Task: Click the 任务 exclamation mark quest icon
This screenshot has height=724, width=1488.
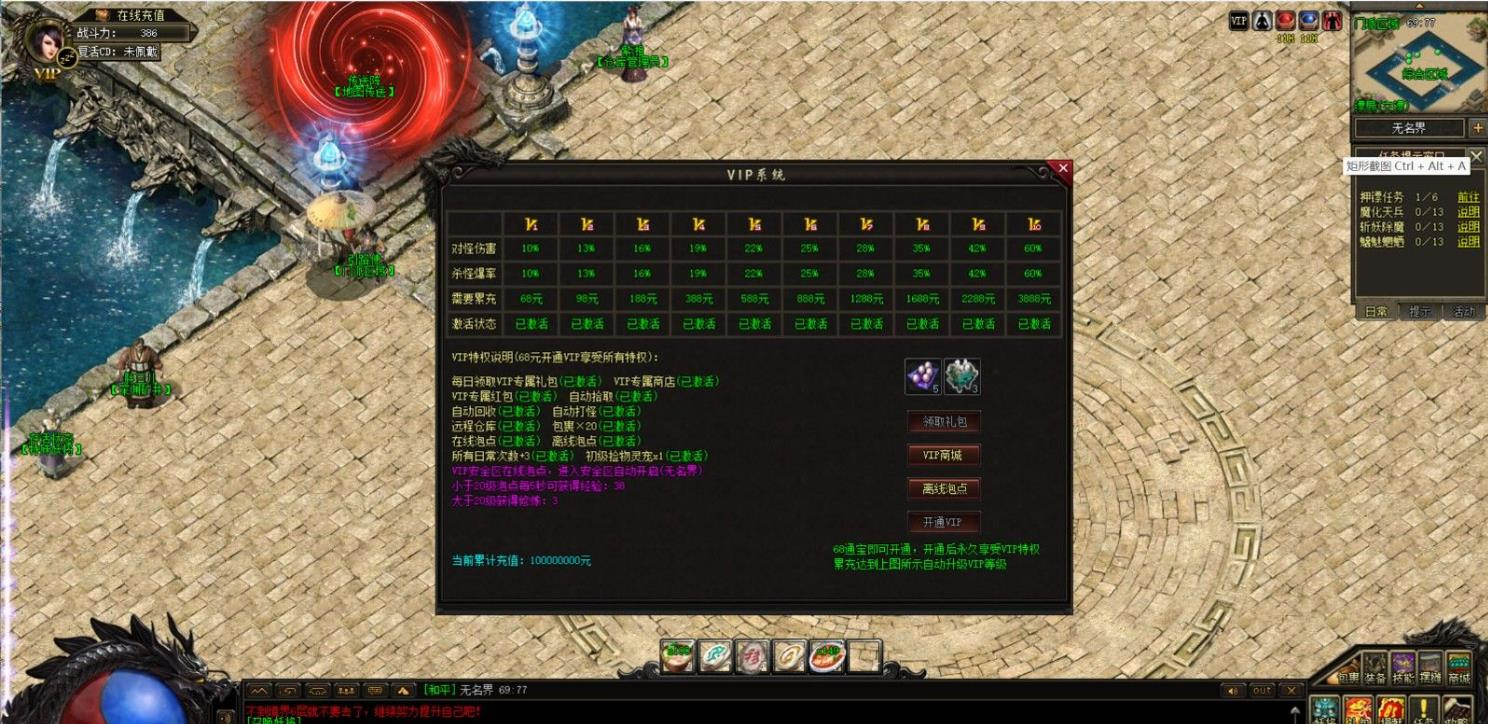Action: coord(1422,708)
